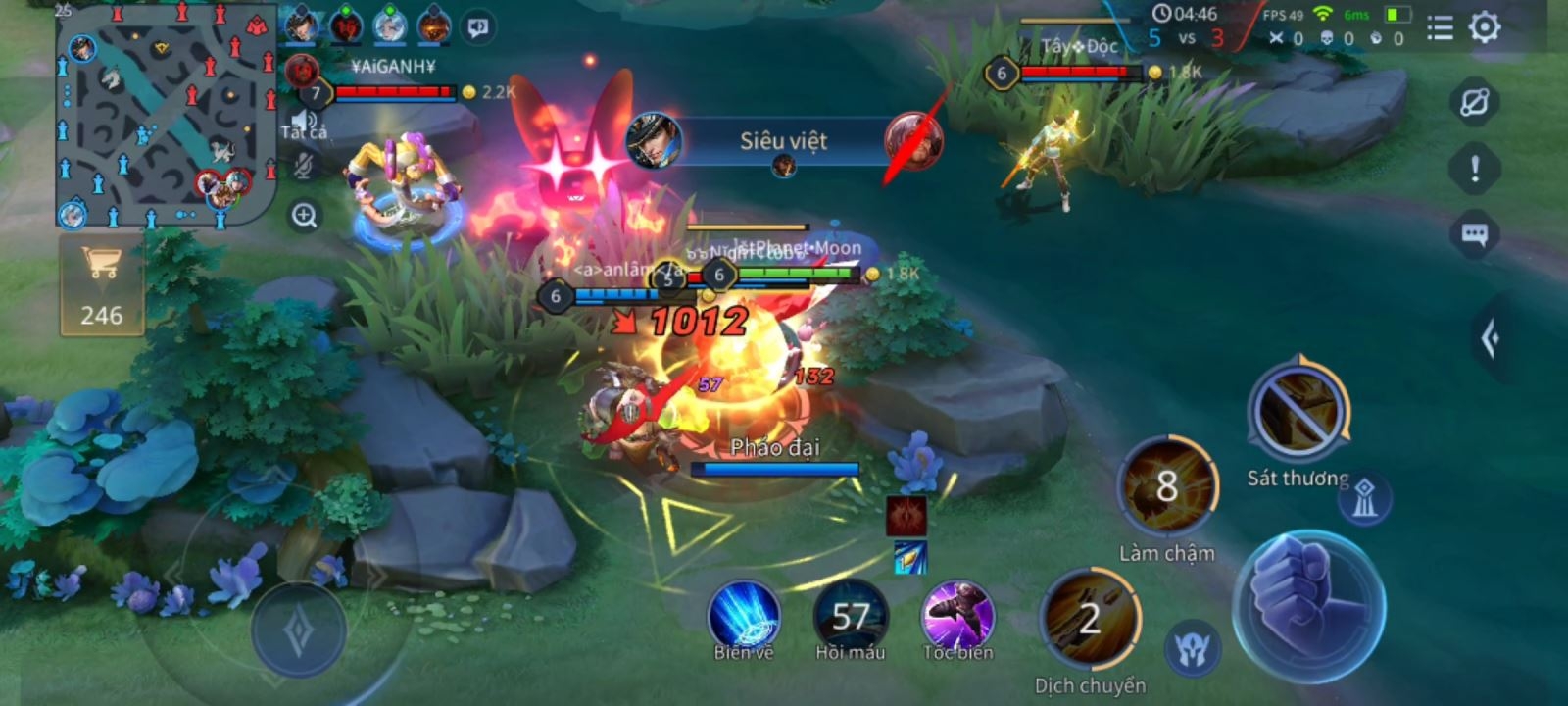Target minions with the helmet icon
This screenshot has height=706, width=1568.
[1194, 648]
